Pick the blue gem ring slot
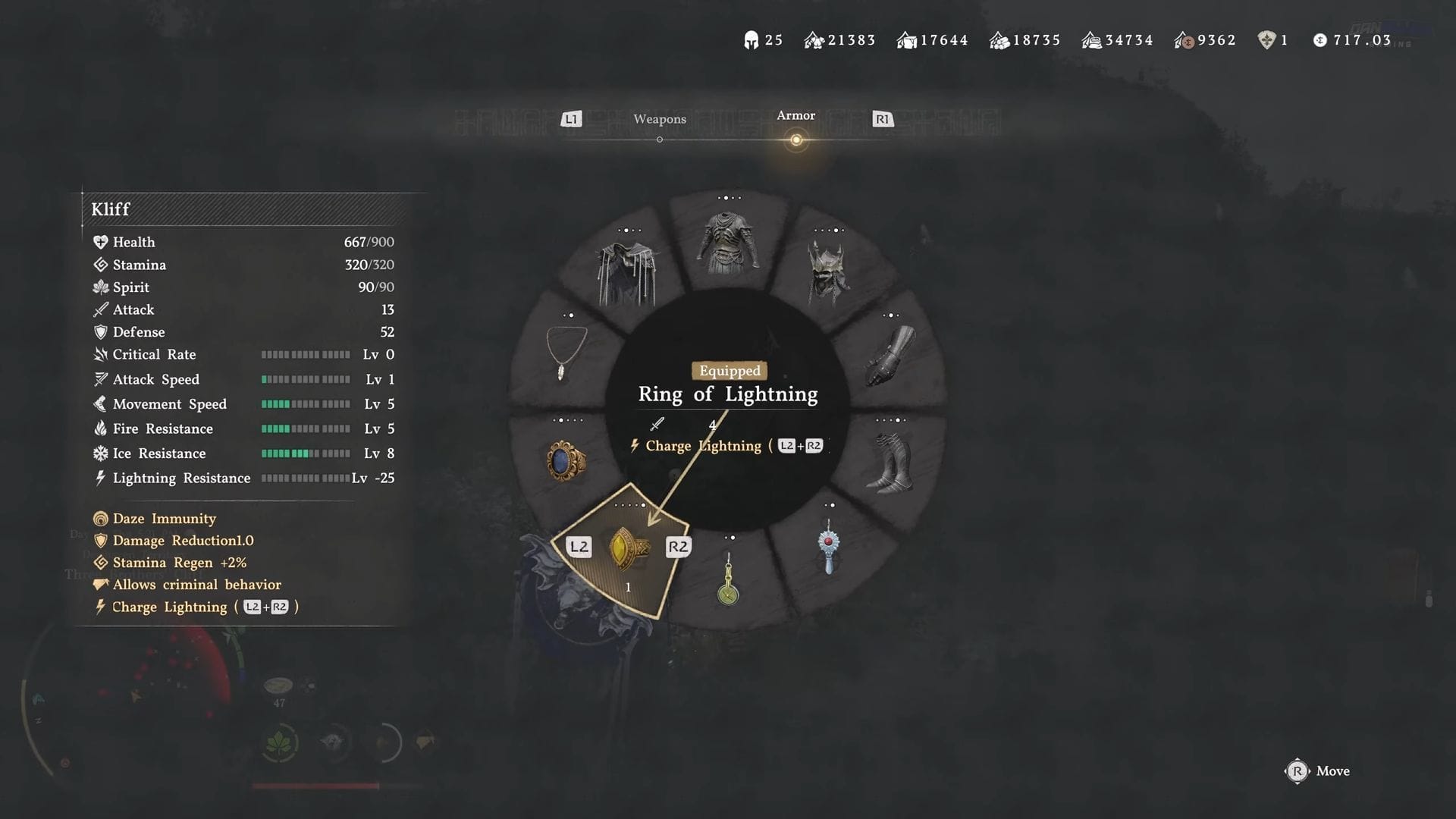The image size is (1456, 819). pyautogui.click(x=566, y=461)
